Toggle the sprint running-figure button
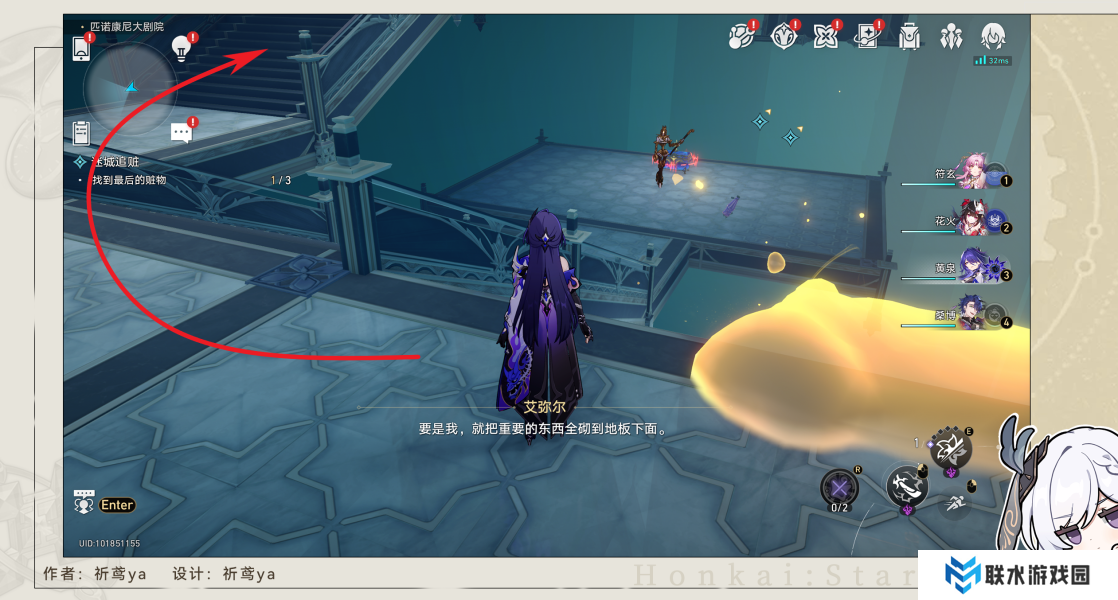 (955, 504)
